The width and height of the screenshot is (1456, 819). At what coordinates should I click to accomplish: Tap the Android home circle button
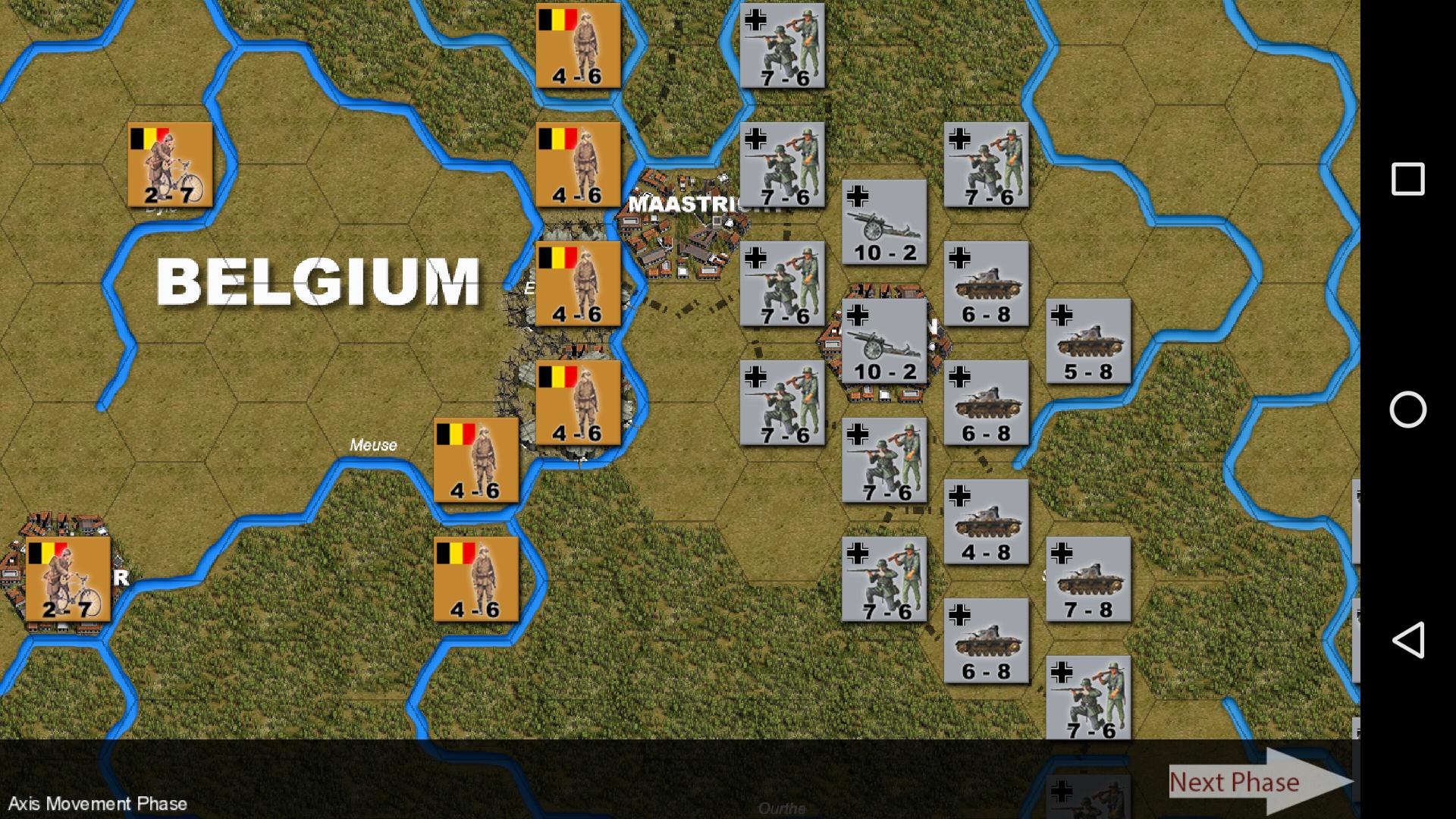point(1409,409)
